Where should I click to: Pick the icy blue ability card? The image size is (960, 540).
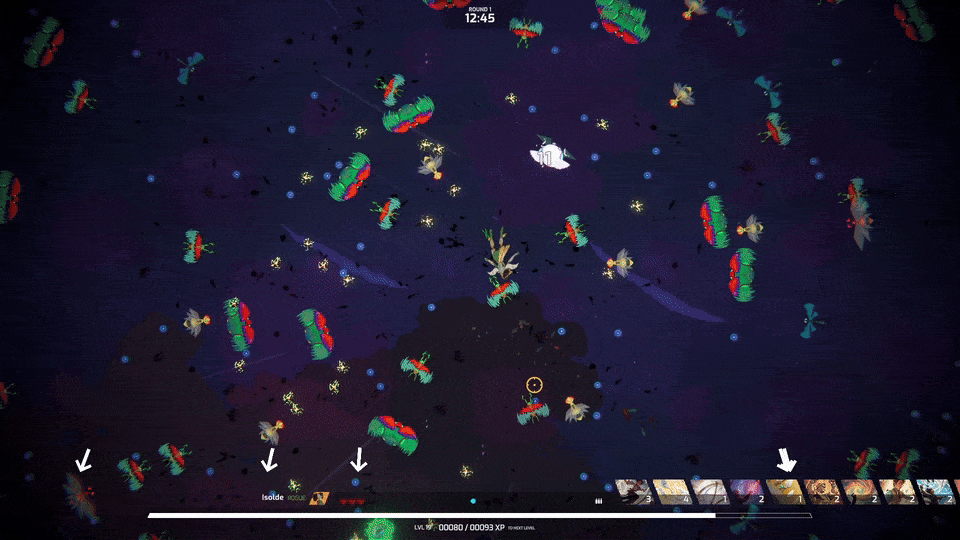(935, 492)
